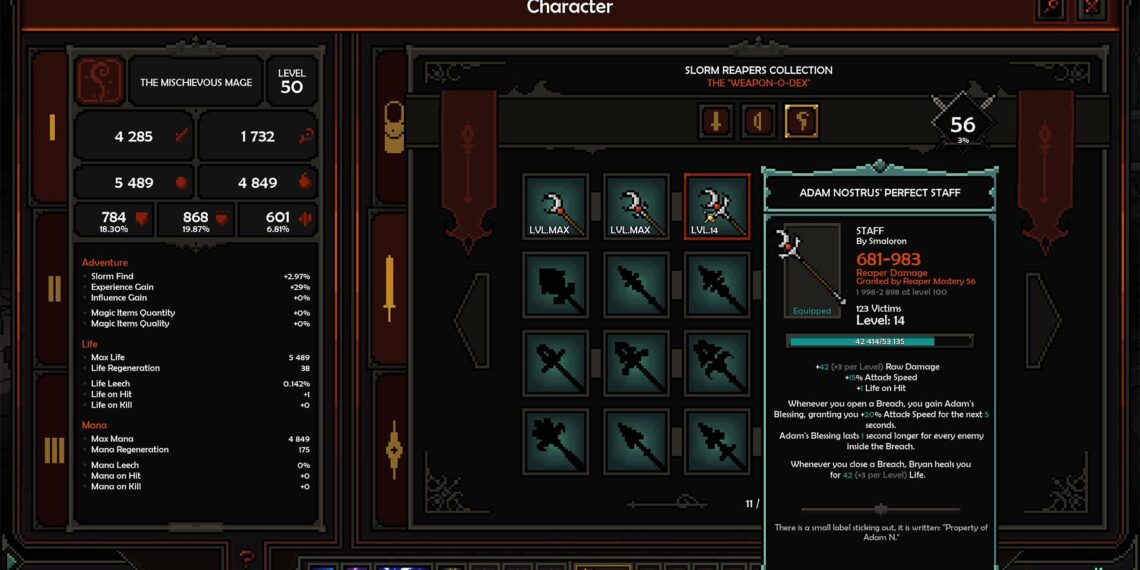Image resolution: width=1140 pixels, height=570 pixels.
Task: Choose the bow filter in the Weapon-O-Dex
Action: coord(758,122)
